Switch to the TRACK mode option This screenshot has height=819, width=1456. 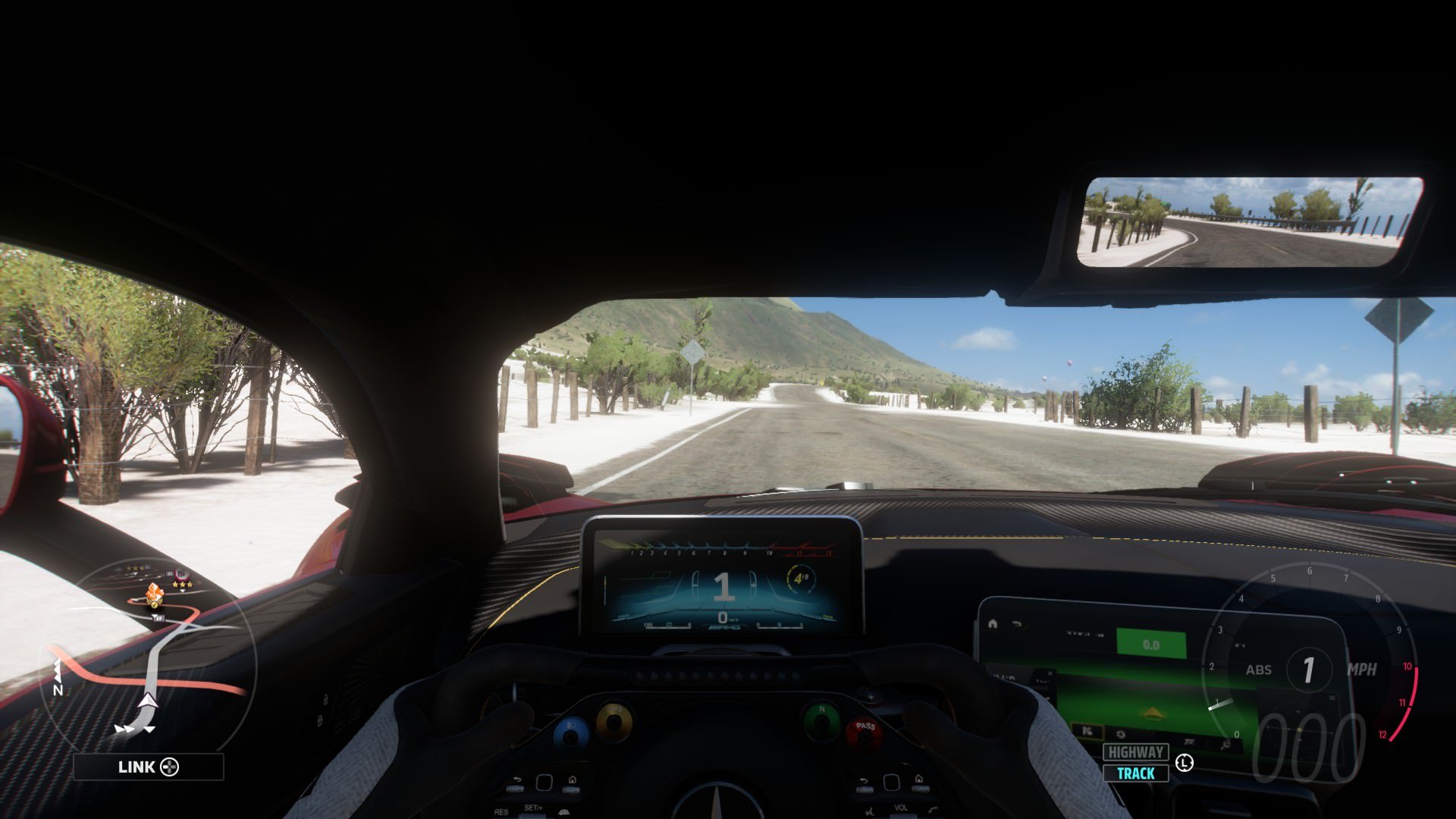(x=1135, y=773)
